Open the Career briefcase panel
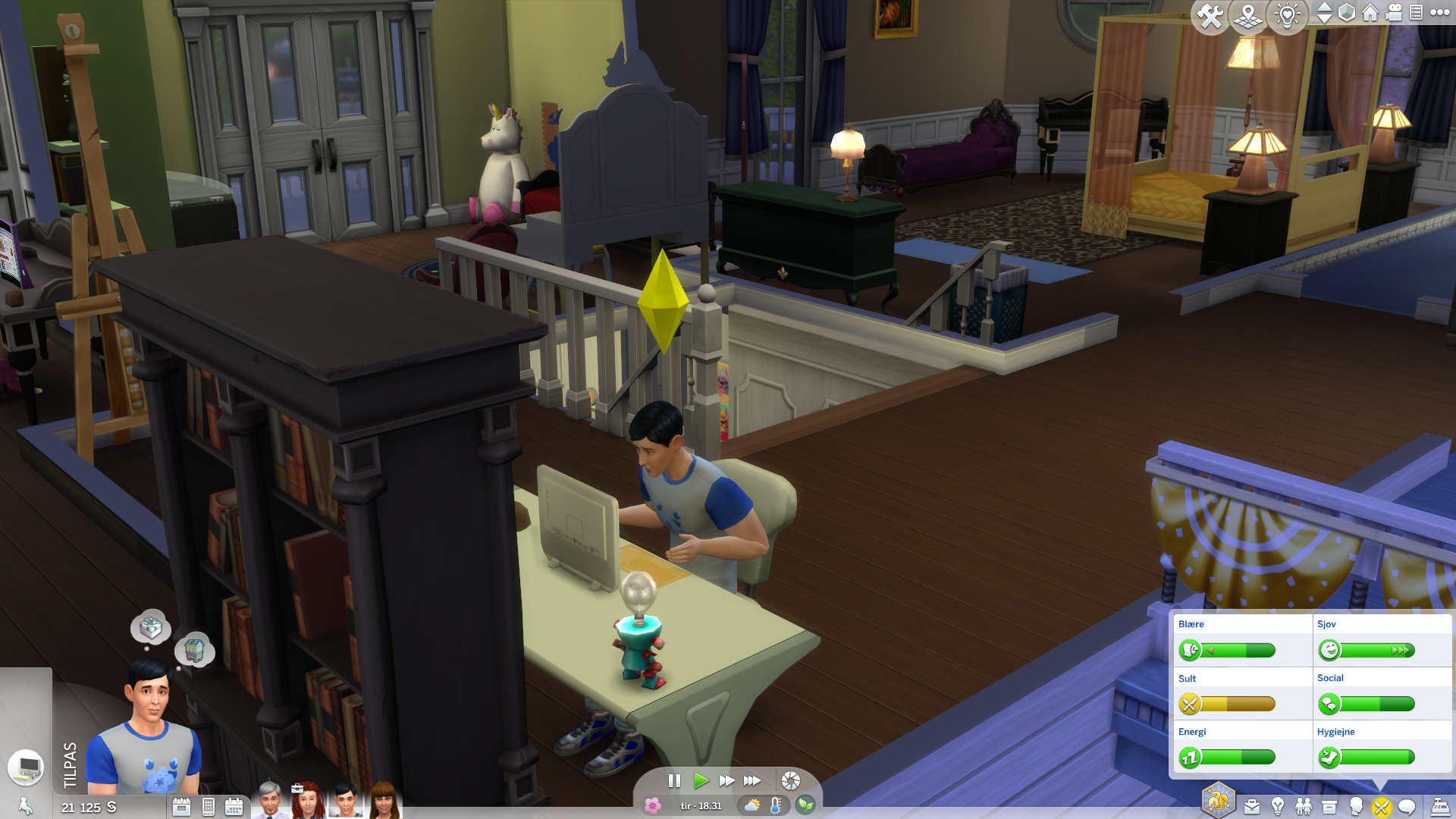The image size is (1456, 819). tap(1252, 807)
